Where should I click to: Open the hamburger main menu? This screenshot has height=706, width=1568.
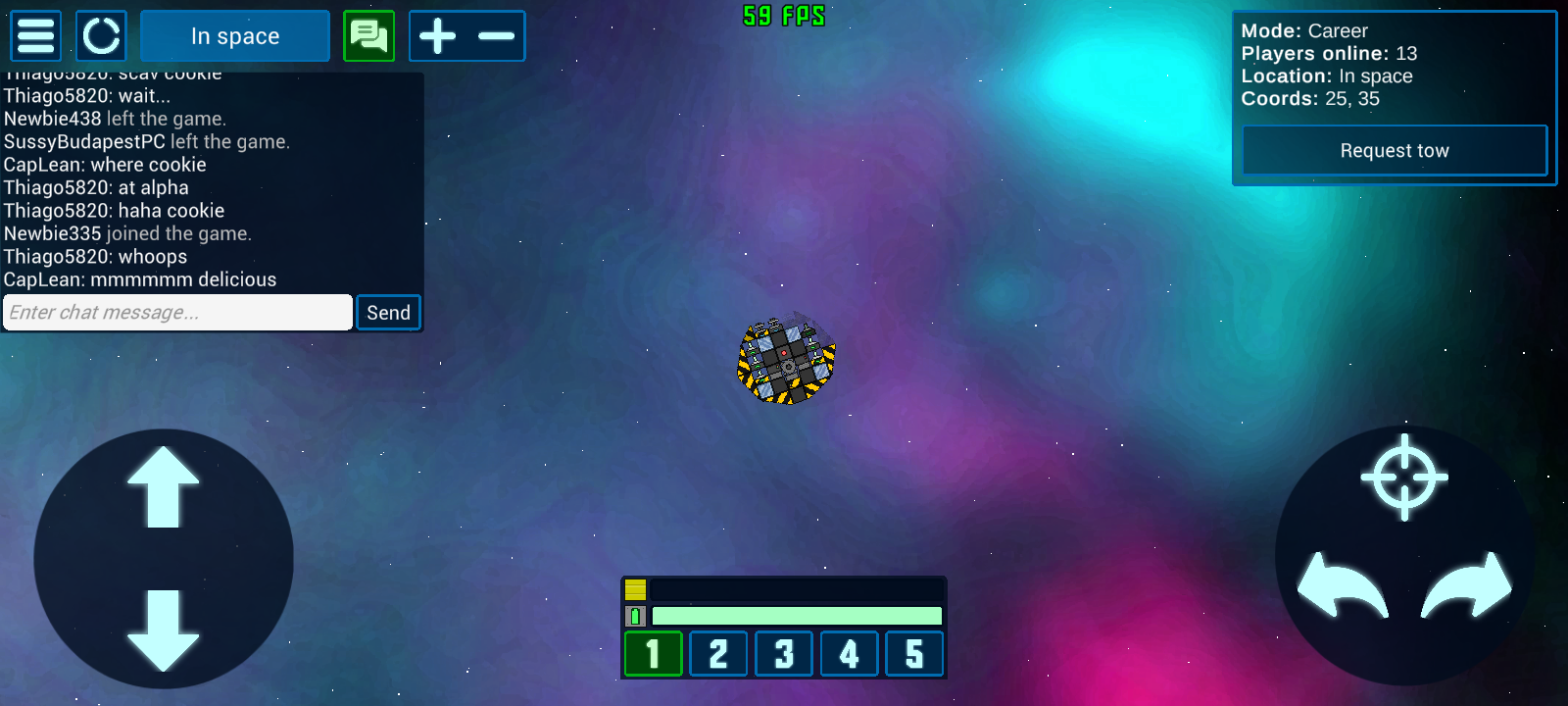coord(36,36)
